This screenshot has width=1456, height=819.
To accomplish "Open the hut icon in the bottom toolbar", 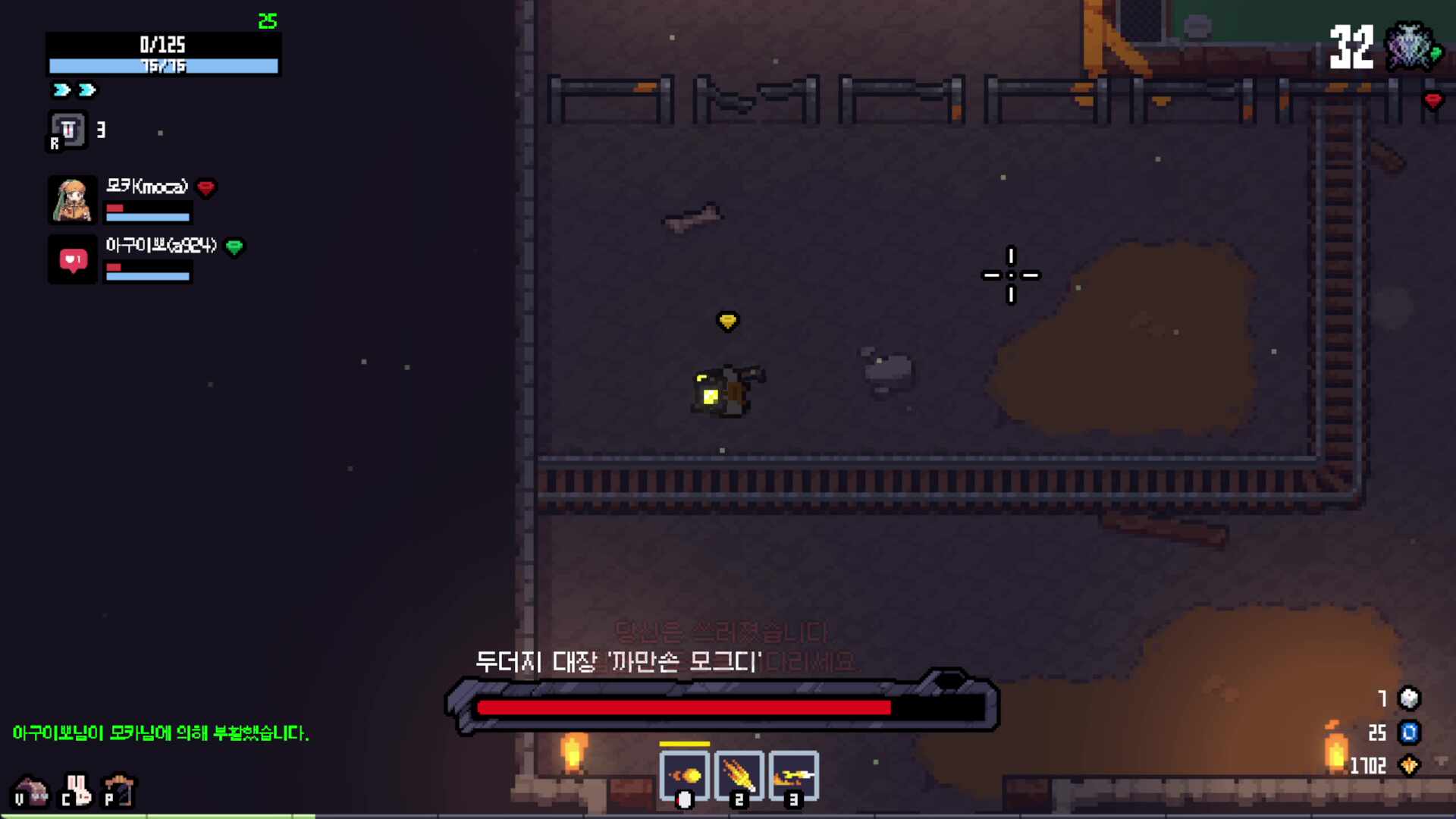I will tap(31, 791).
